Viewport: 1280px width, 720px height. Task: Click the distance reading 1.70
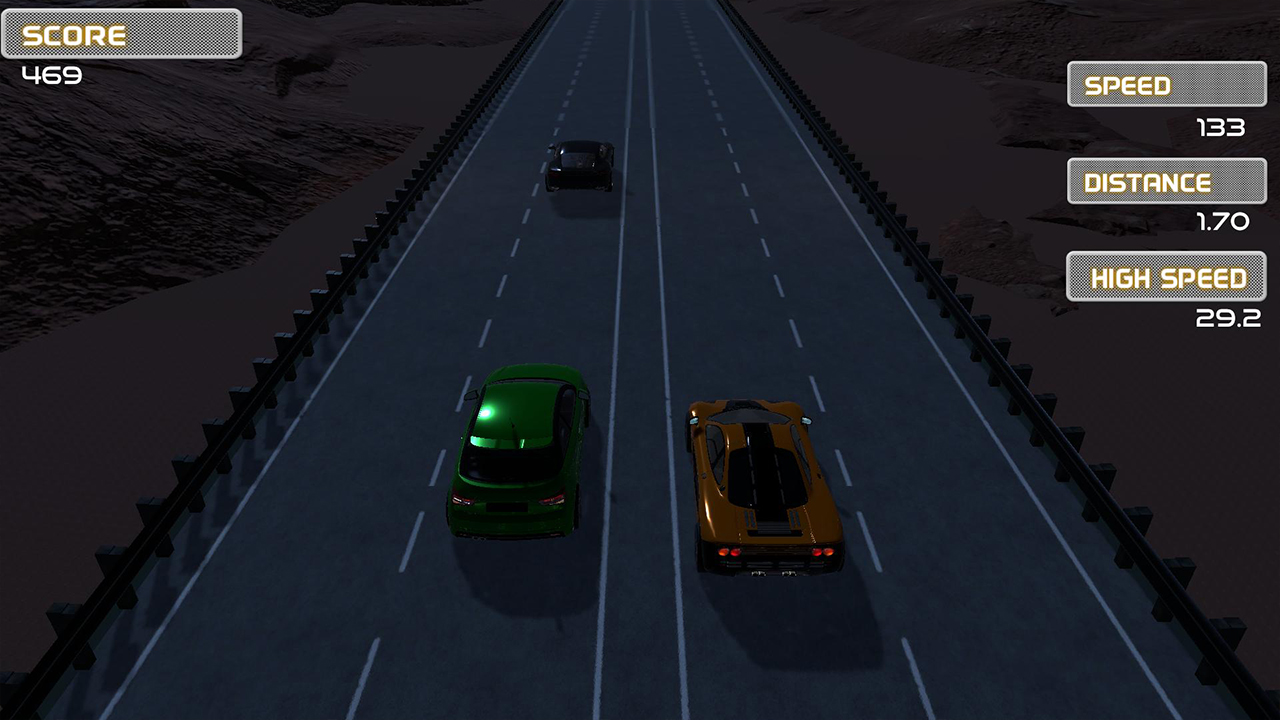1221,222
